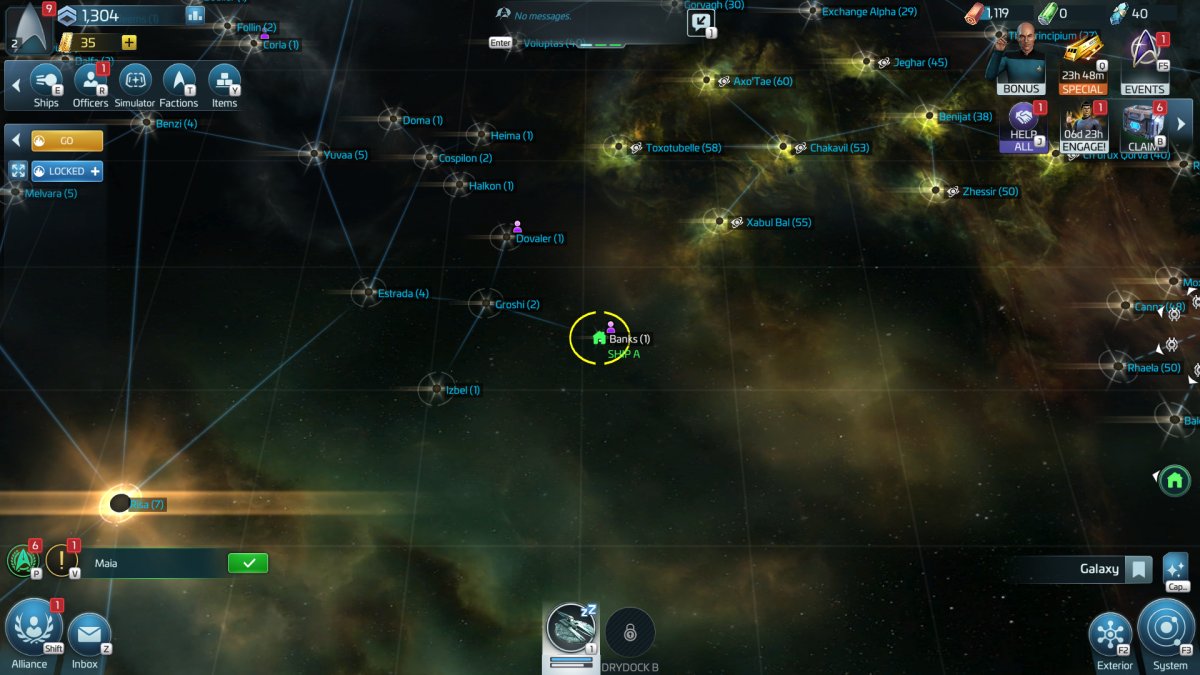The height and width of the screenshot is (675, 1200).
Task: Claim the Bonus offer with Picard
Action: [x=1021, y=60]
